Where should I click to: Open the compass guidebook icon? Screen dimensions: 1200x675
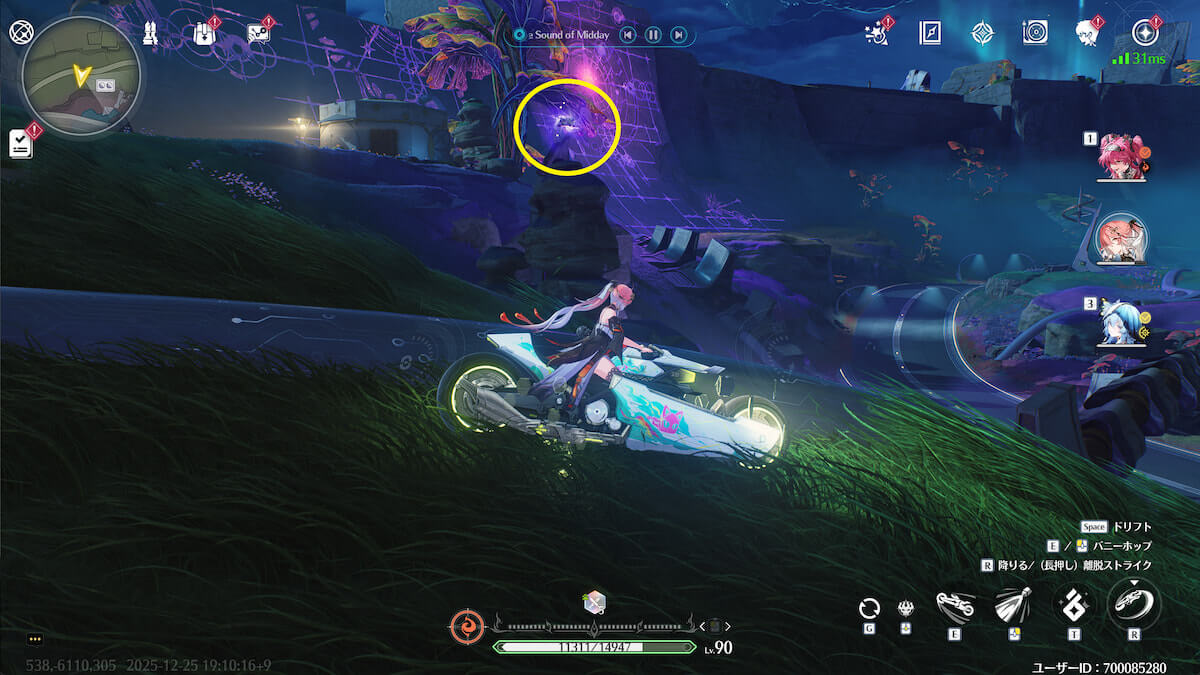click(930, 33)
